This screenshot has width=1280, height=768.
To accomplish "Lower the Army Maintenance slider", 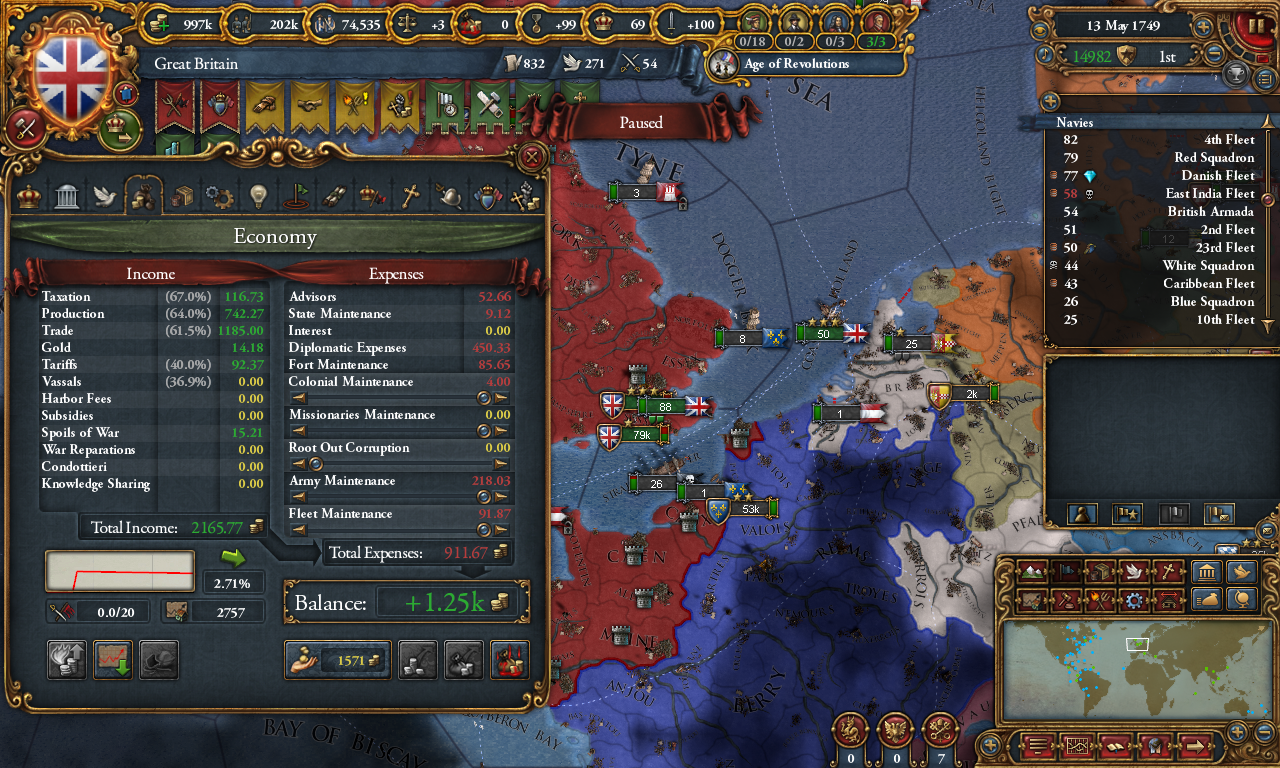I will coord(297,496).
